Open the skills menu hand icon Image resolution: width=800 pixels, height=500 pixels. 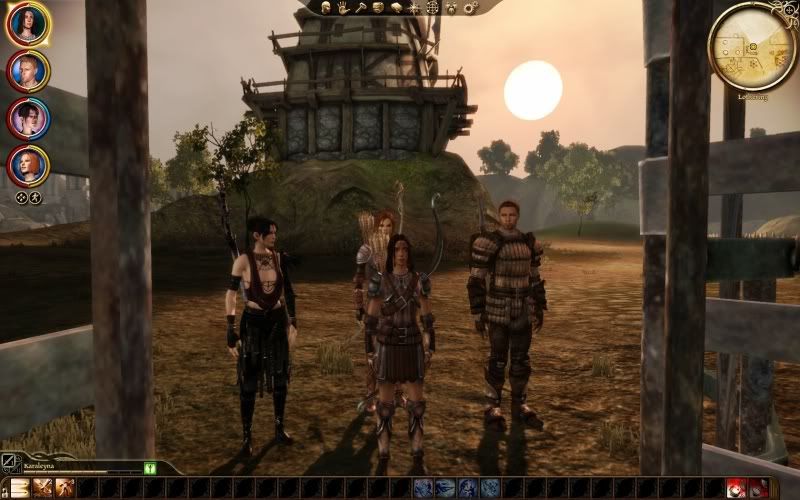pyautogui.click(x=343, y=7)
